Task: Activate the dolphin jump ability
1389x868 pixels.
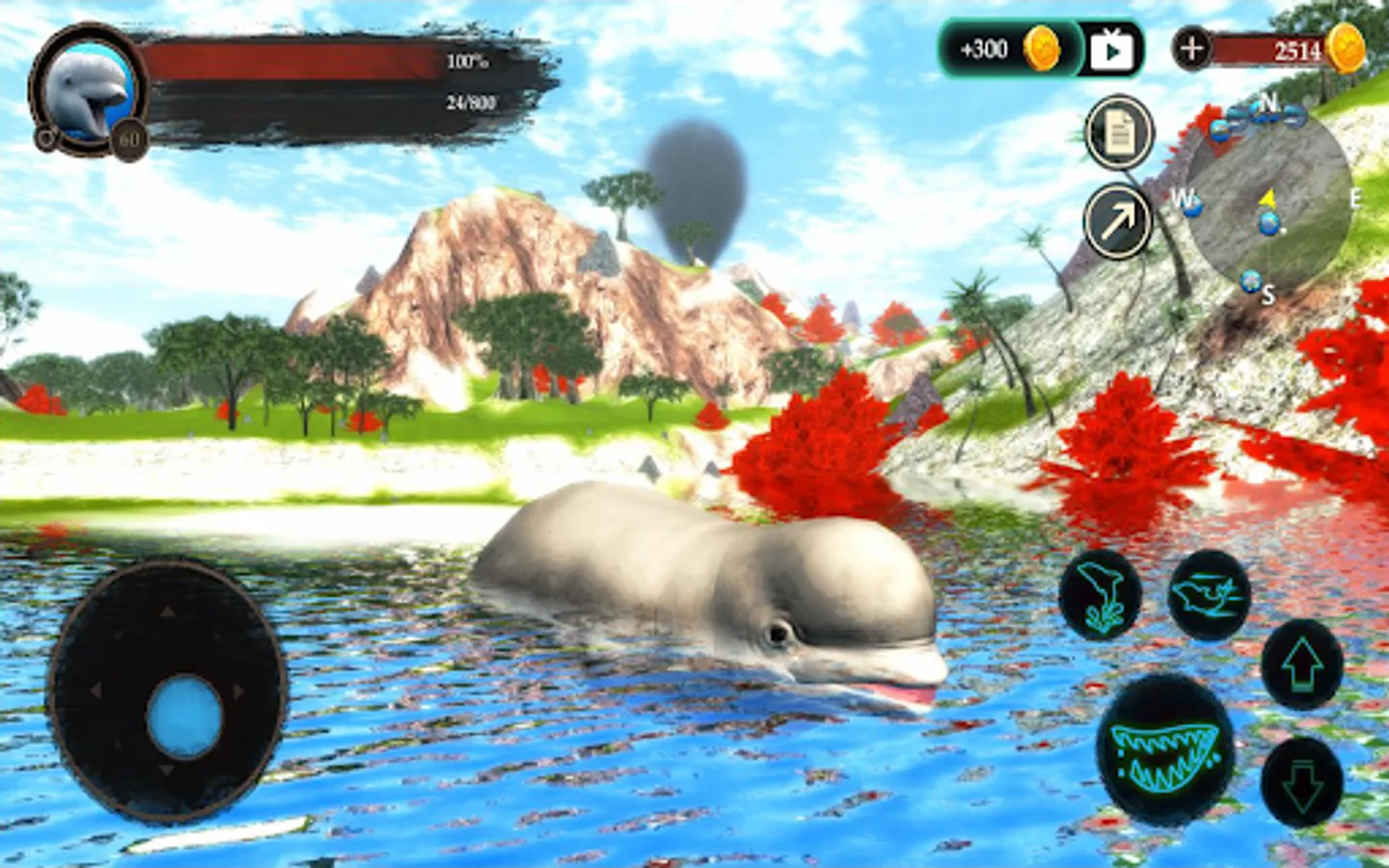Action: (1100, 593)
